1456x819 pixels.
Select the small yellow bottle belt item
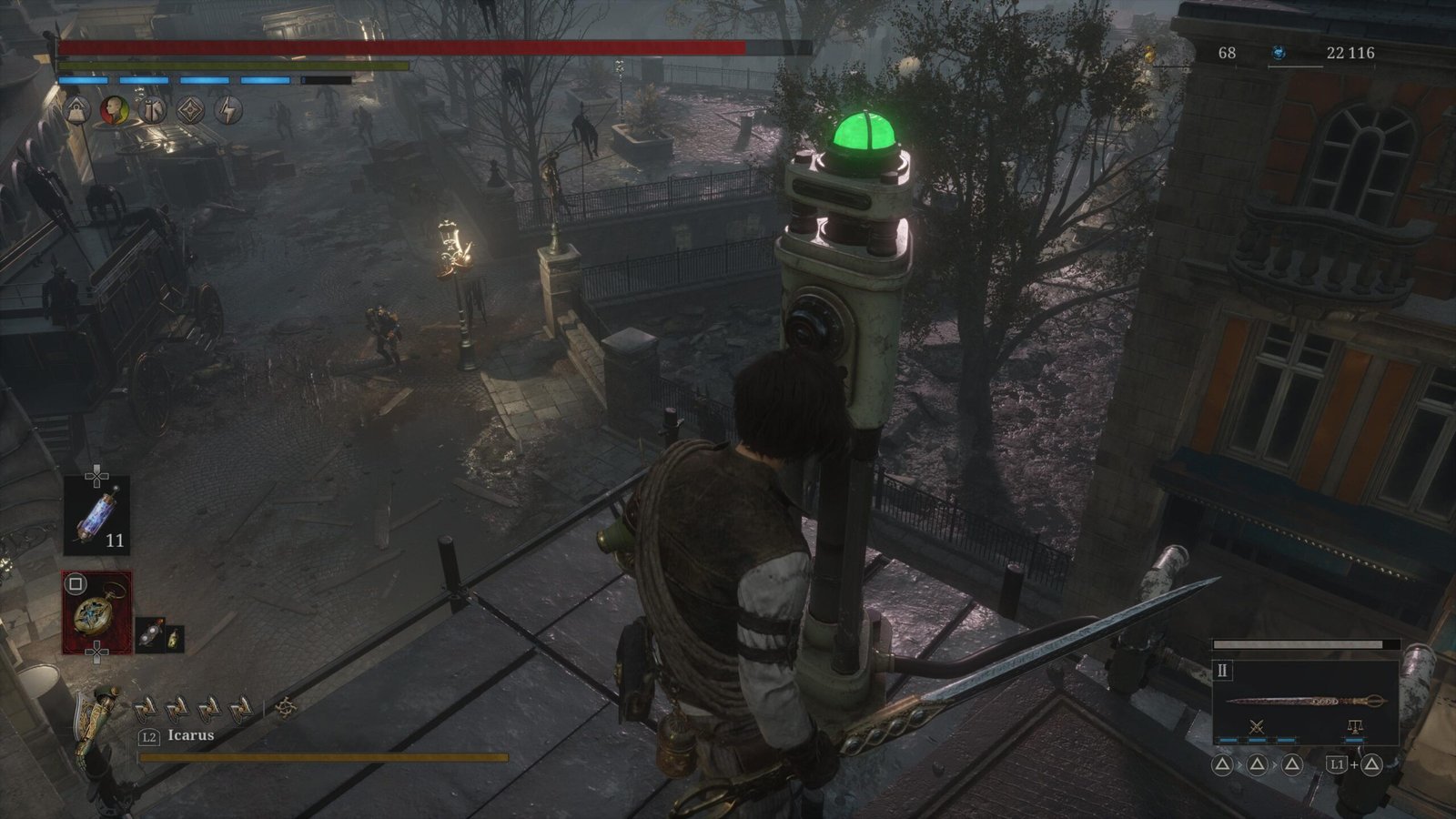(174, 639)
